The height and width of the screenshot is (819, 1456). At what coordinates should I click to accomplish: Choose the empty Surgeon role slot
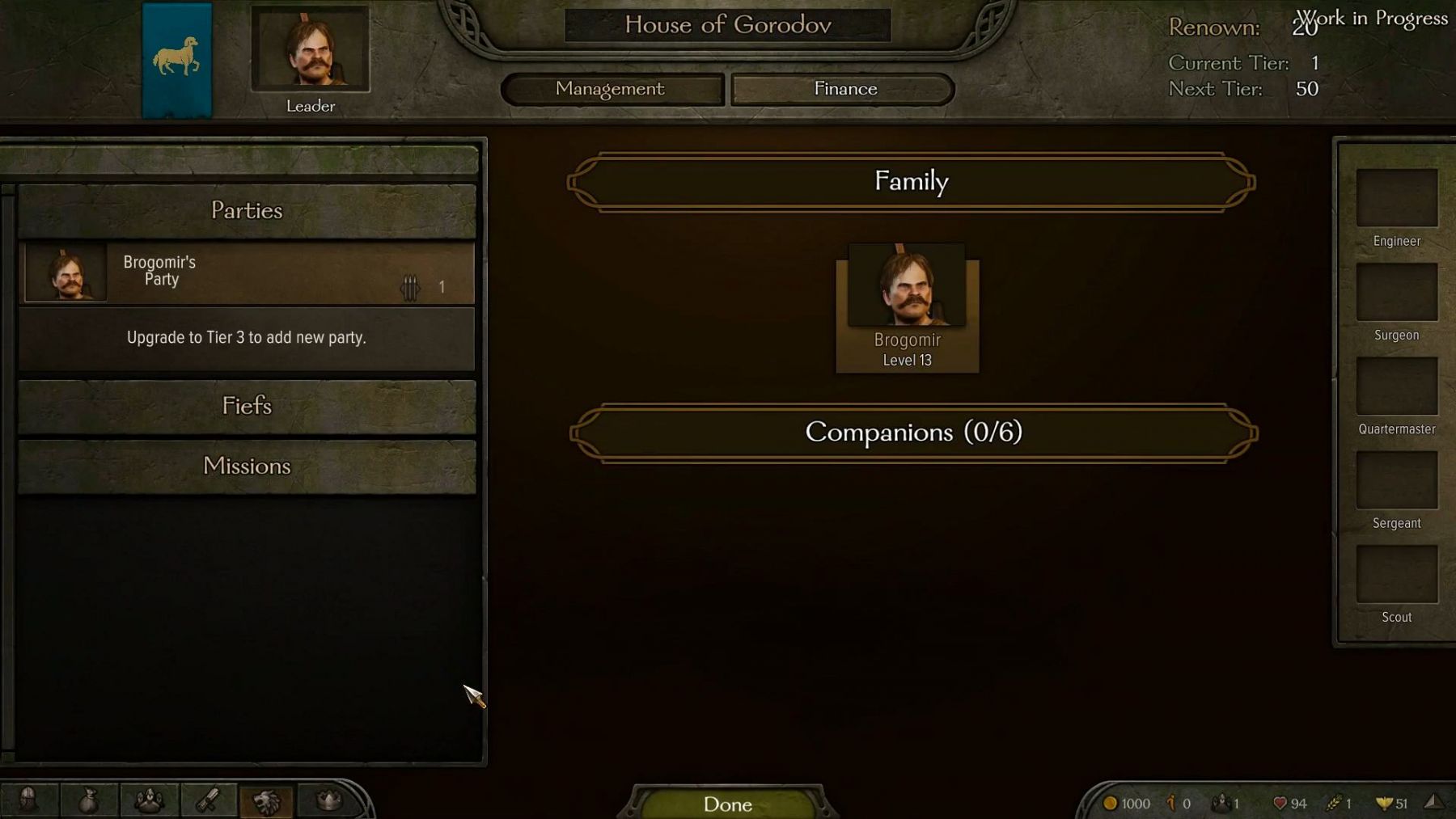1396,292
